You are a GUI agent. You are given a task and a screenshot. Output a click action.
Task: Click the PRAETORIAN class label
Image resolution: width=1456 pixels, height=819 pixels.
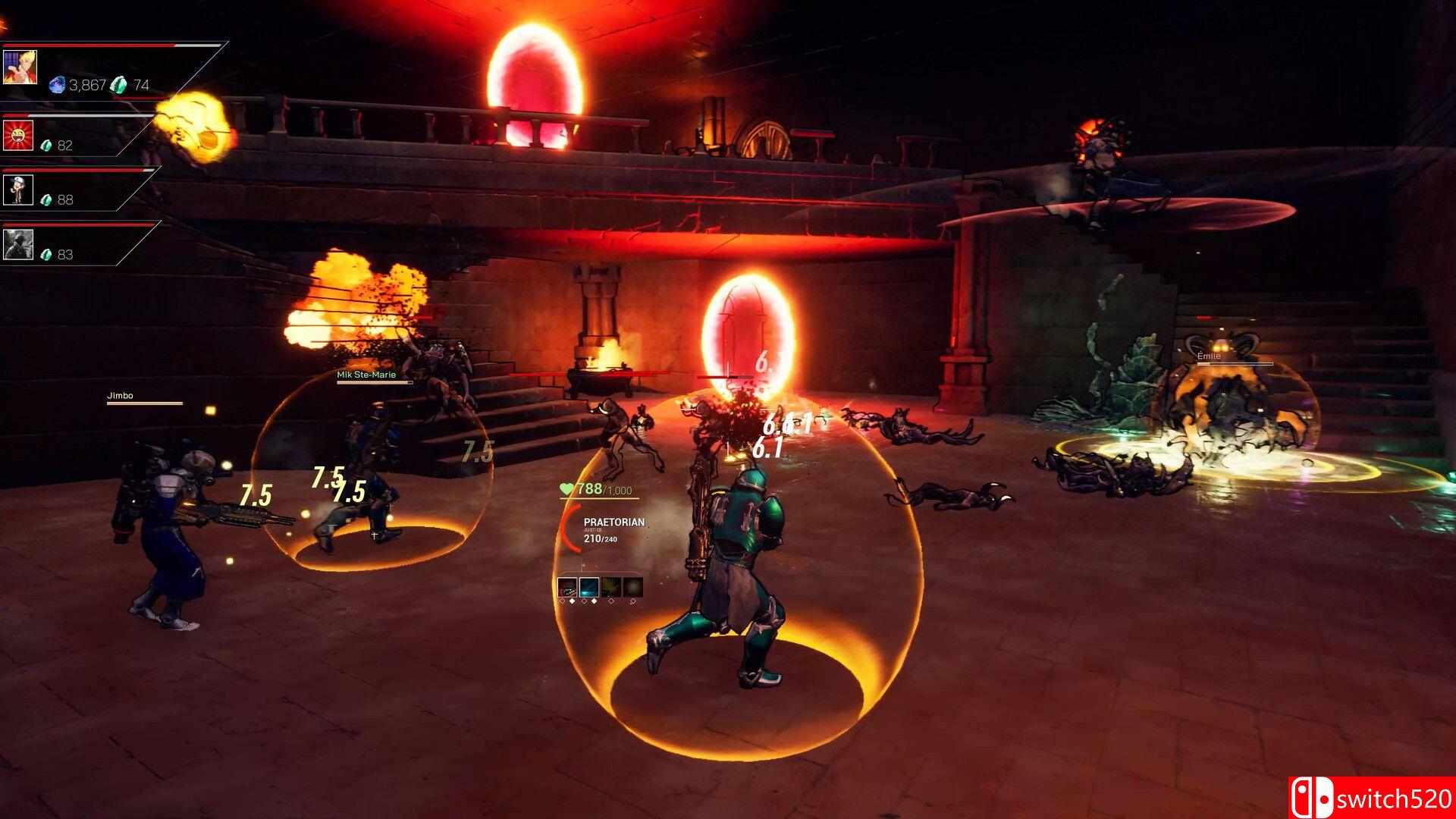coord(616,522)
